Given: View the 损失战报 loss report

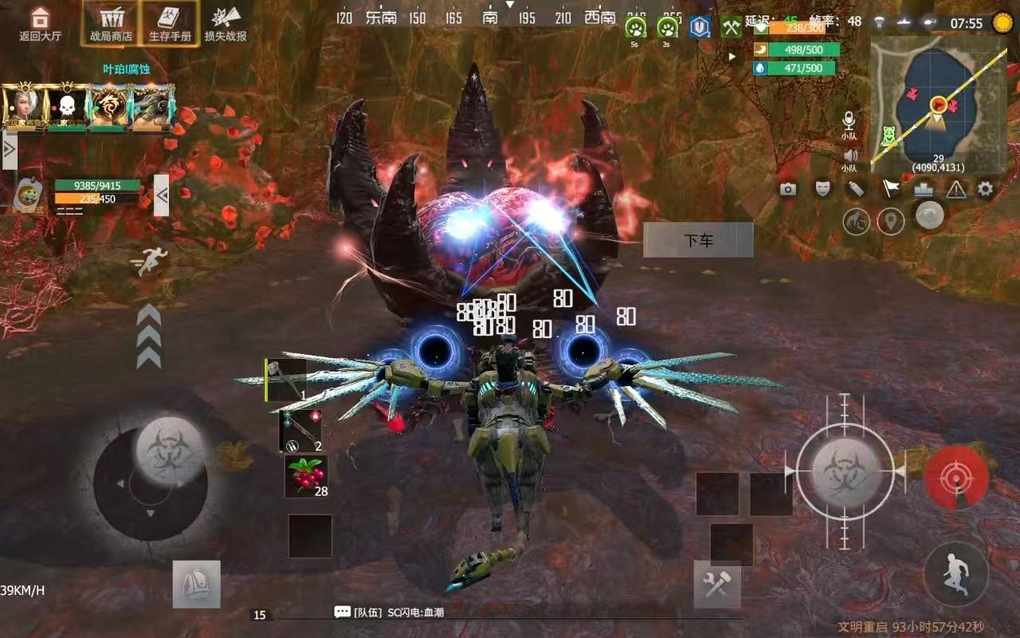Looking at the screenshot, I should click(225, 23).
